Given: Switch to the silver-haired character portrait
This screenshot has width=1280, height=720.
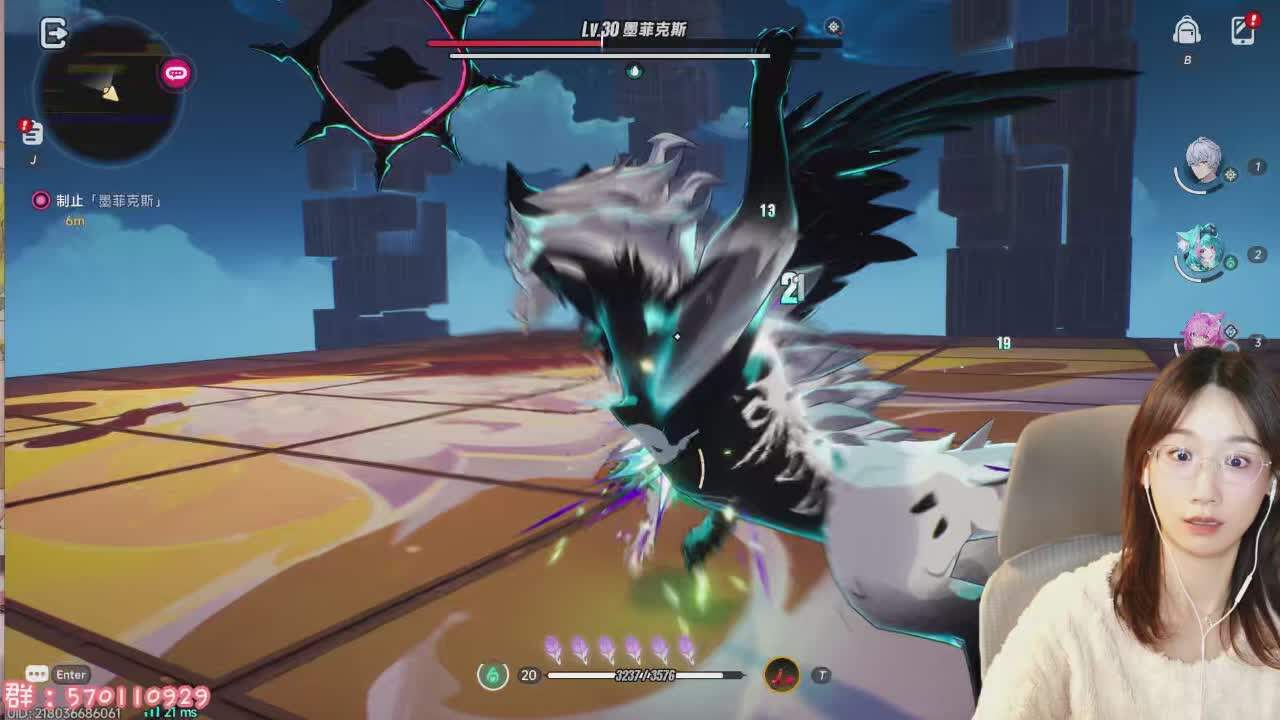Looking at the screenshot, I should coord(1203,163).
